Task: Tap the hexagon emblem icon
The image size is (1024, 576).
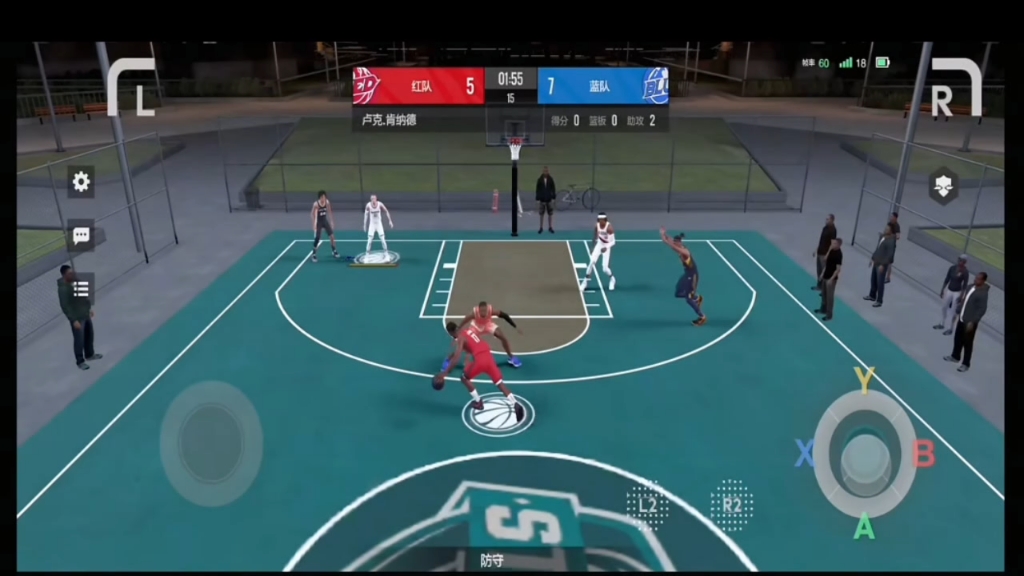Action: [x=943, y=186]
